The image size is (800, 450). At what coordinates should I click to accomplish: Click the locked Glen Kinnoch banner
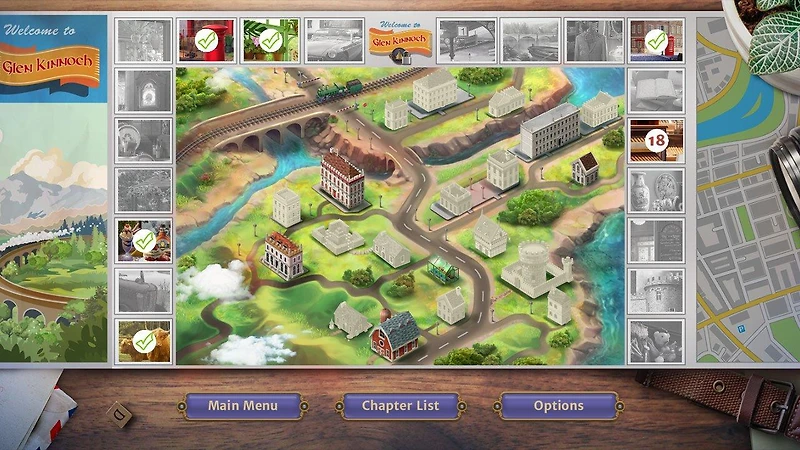coord(400,41)
